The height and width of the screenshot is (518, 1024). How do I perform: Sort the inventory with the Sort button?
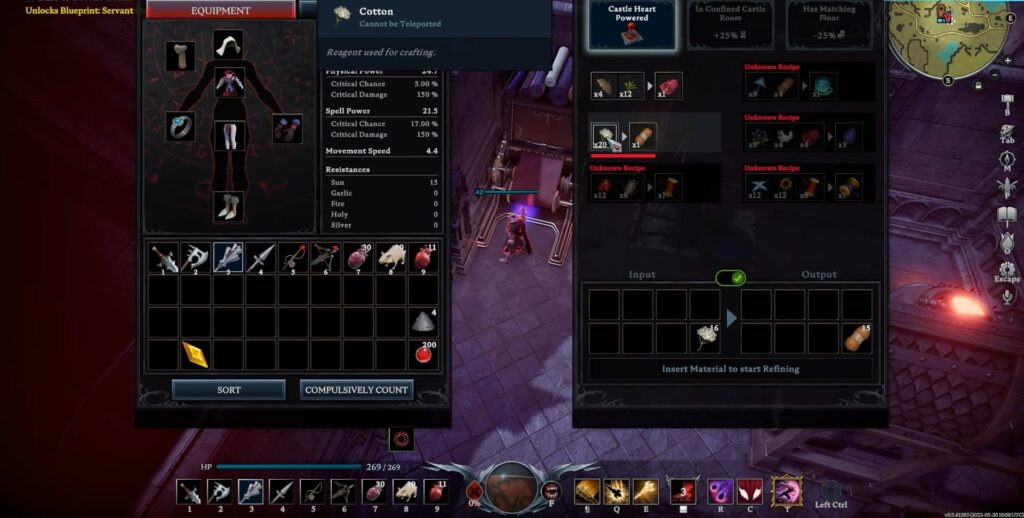click(x=228, y=389)
